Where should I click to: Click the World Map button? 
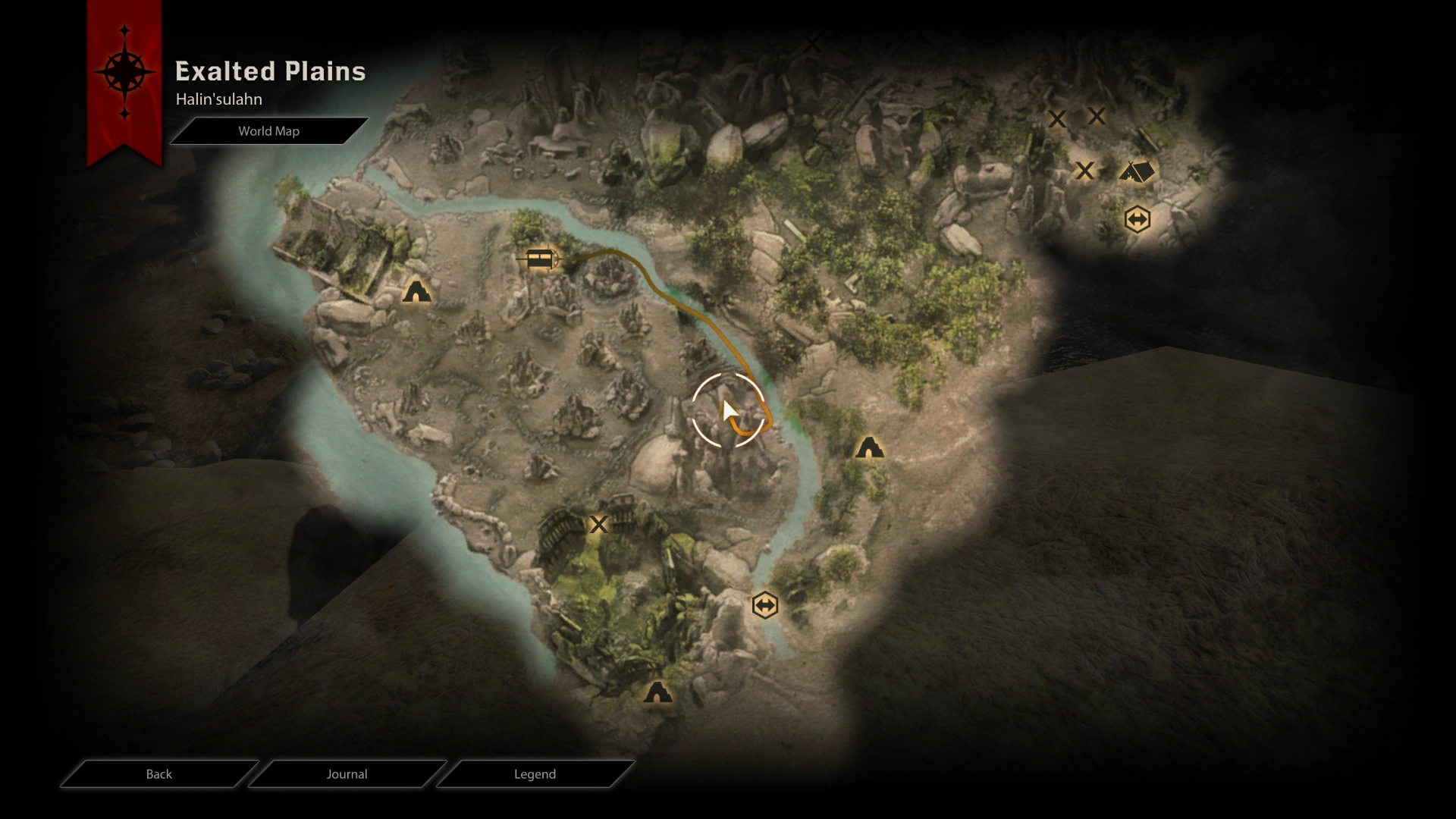tap(269, 130)
